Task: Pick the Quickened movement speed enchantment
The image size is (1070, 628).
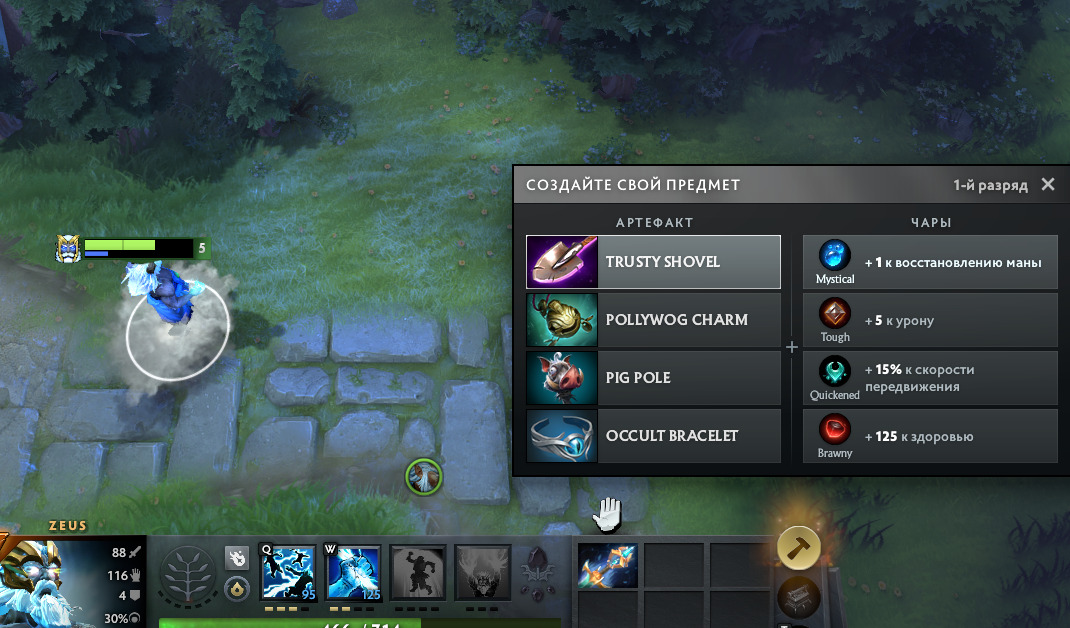Action: [930, 378]
